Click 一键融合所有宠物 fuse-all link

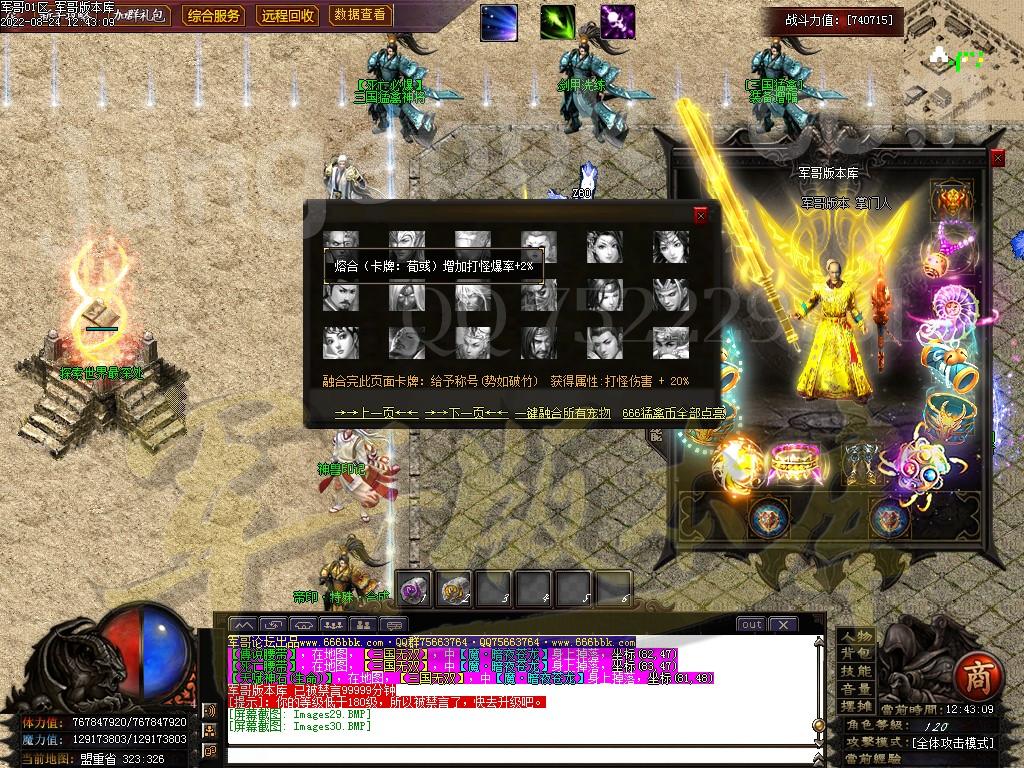[x=560, y=413]
